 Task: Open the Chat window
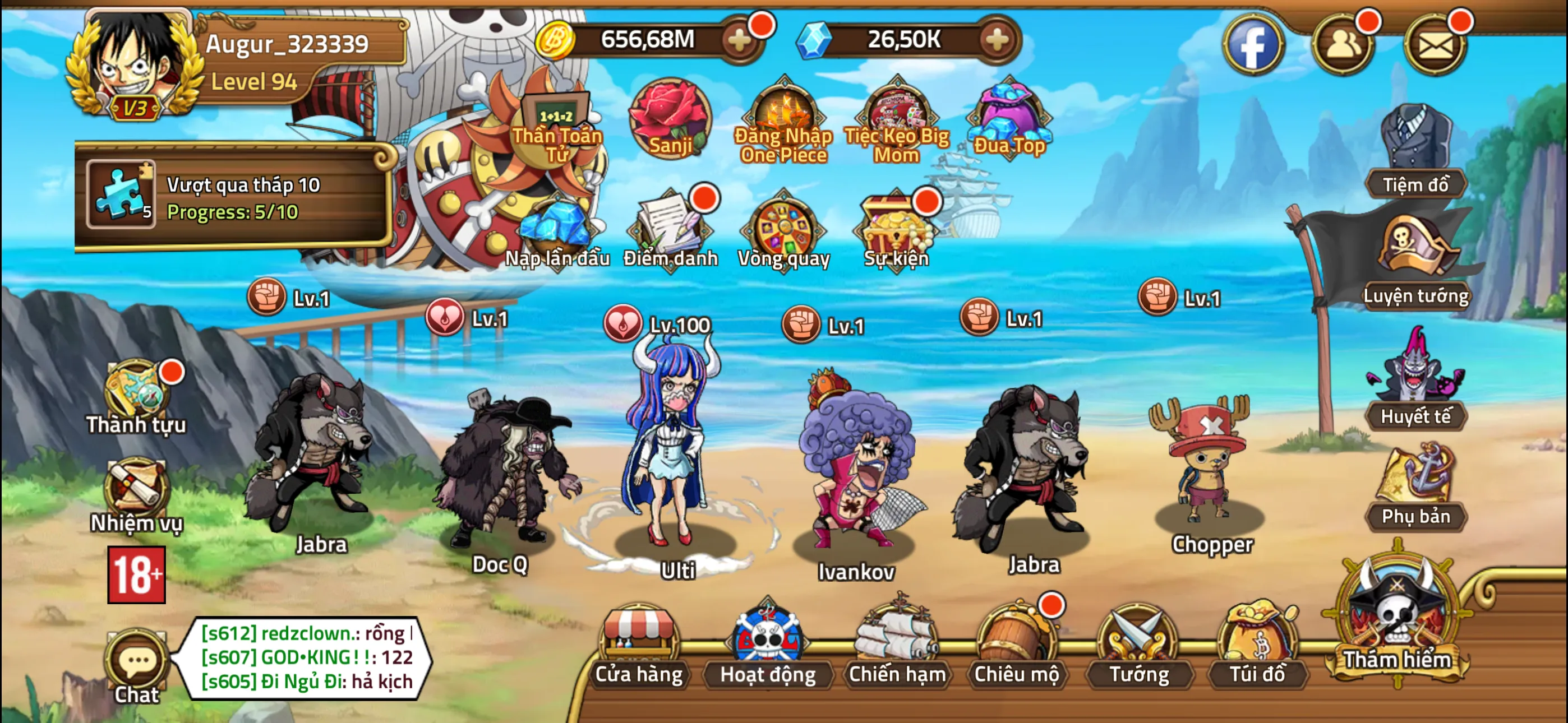[x=137, y=664]
